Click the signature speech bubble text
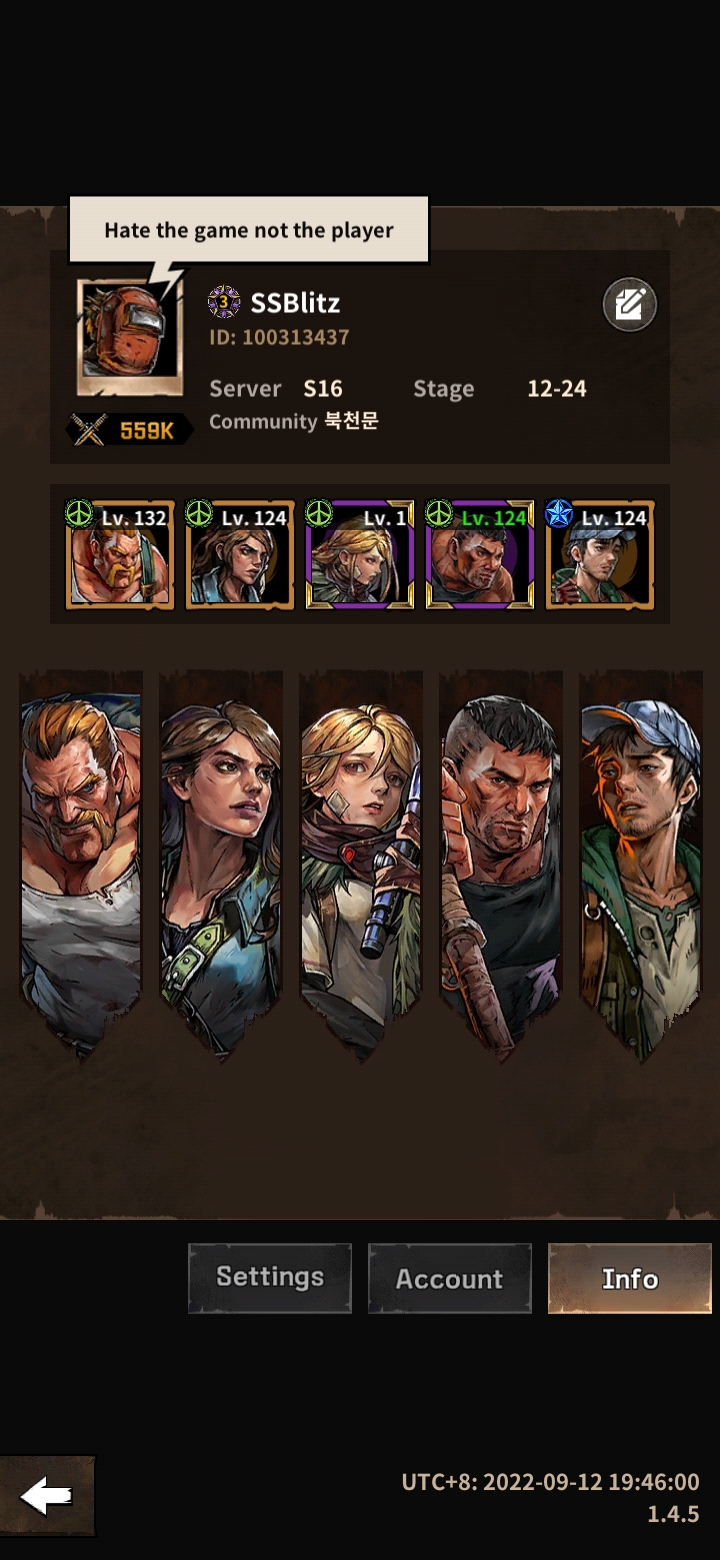720x1560 pixels. click(249, 230)
